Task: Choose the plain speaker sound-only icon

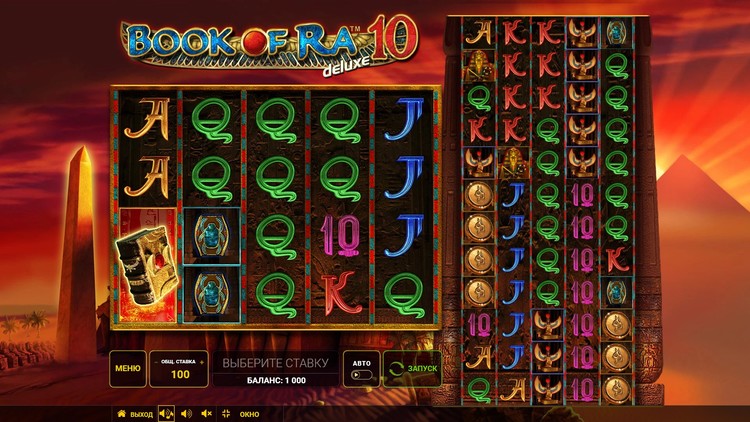Action: pyautogui.click(x=185, y=413)
